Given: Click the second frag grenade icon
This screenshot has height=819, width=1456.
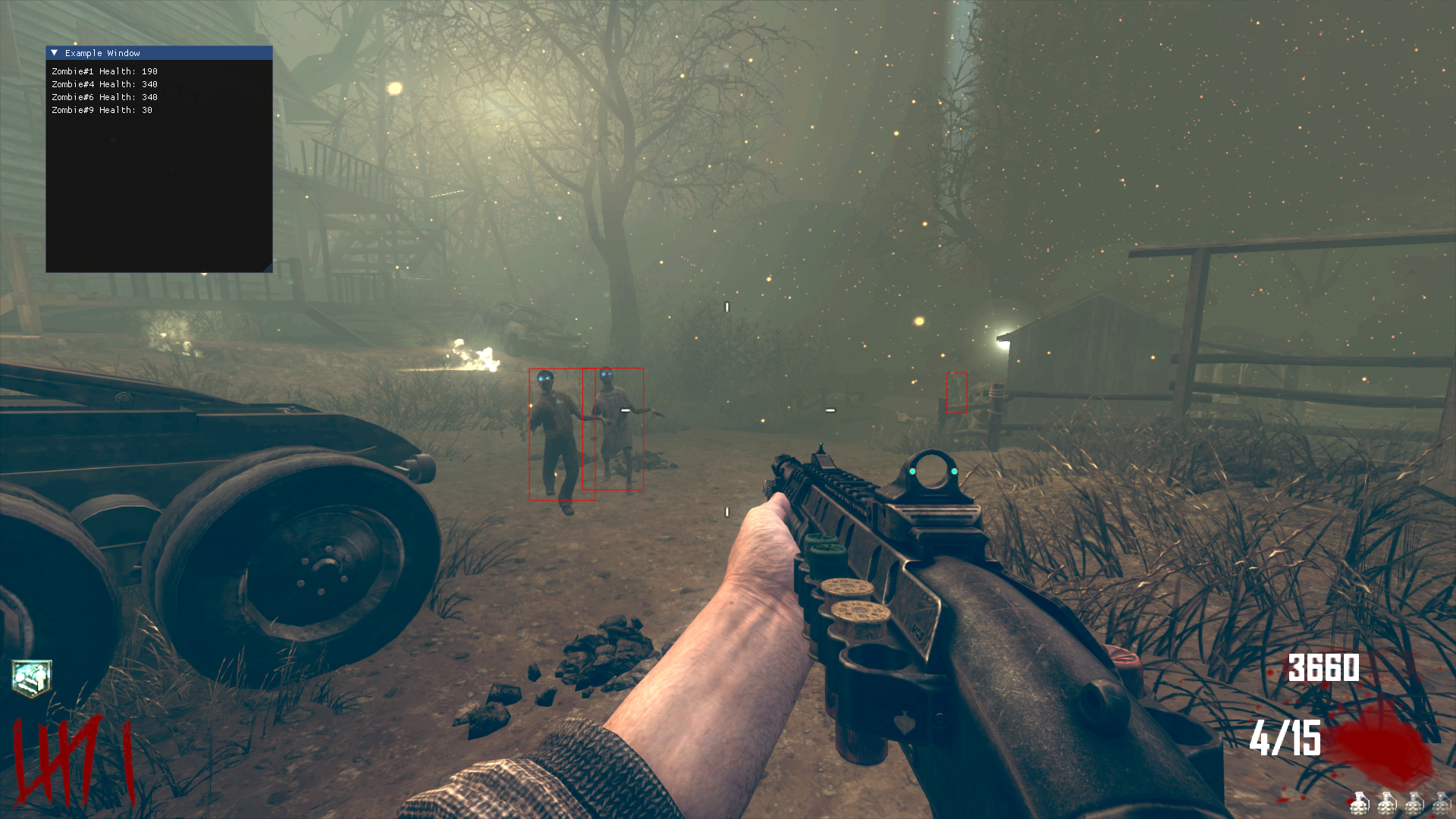Looking at the screenshot, I should (1386, 805).
